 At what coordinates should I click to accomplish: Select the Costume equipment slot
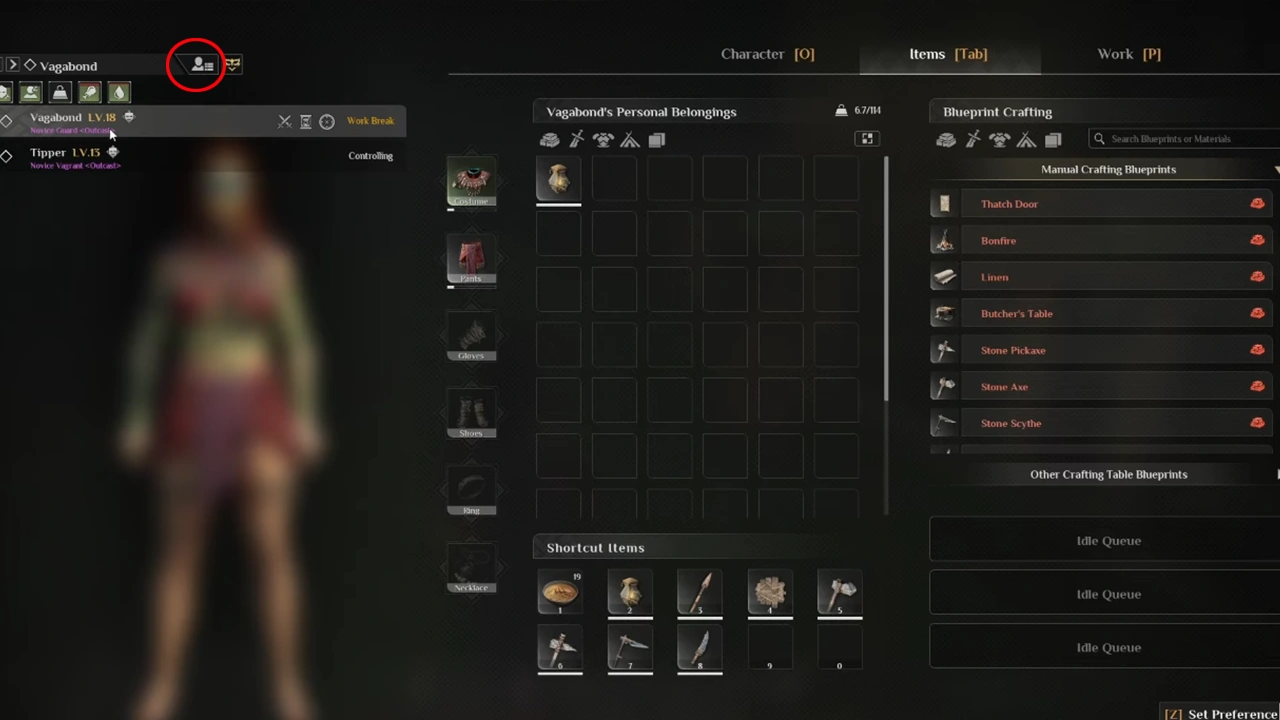coord(471,182)
